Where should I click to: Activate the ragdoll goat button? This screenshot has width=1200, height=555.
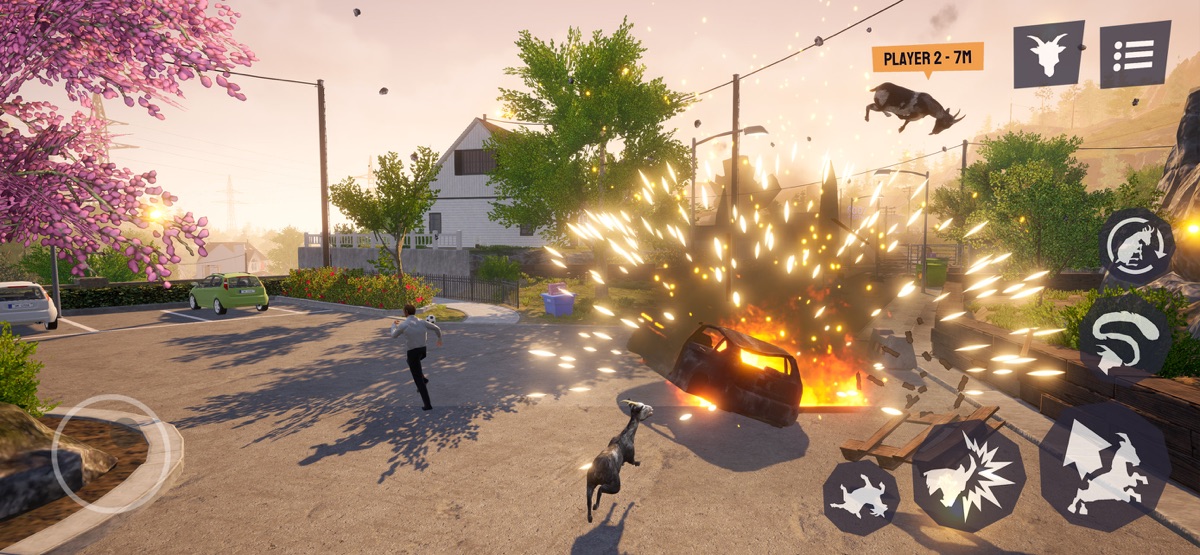coord(861,497)
